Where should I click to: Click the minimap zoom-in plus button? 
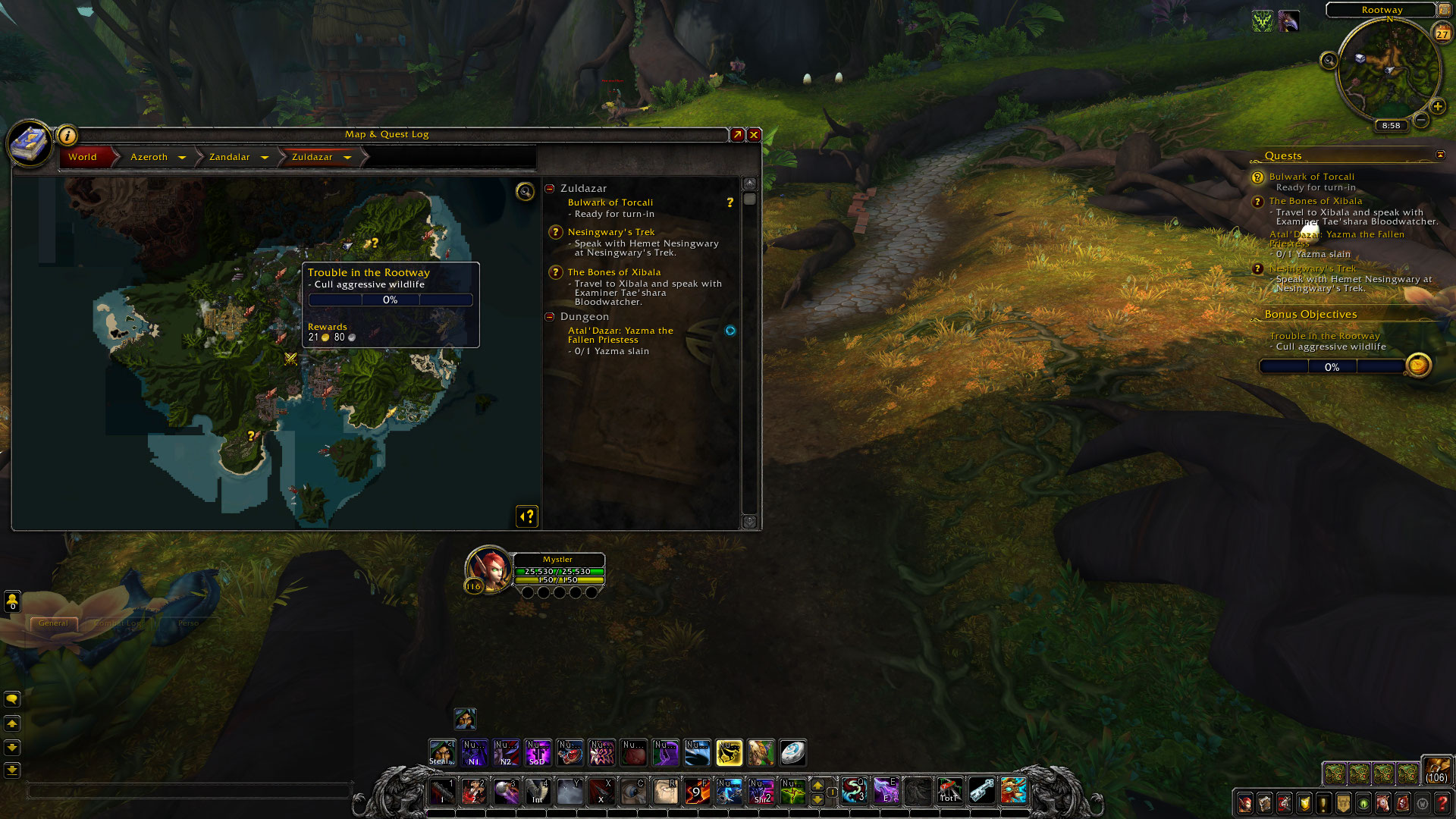(1439, 106)
